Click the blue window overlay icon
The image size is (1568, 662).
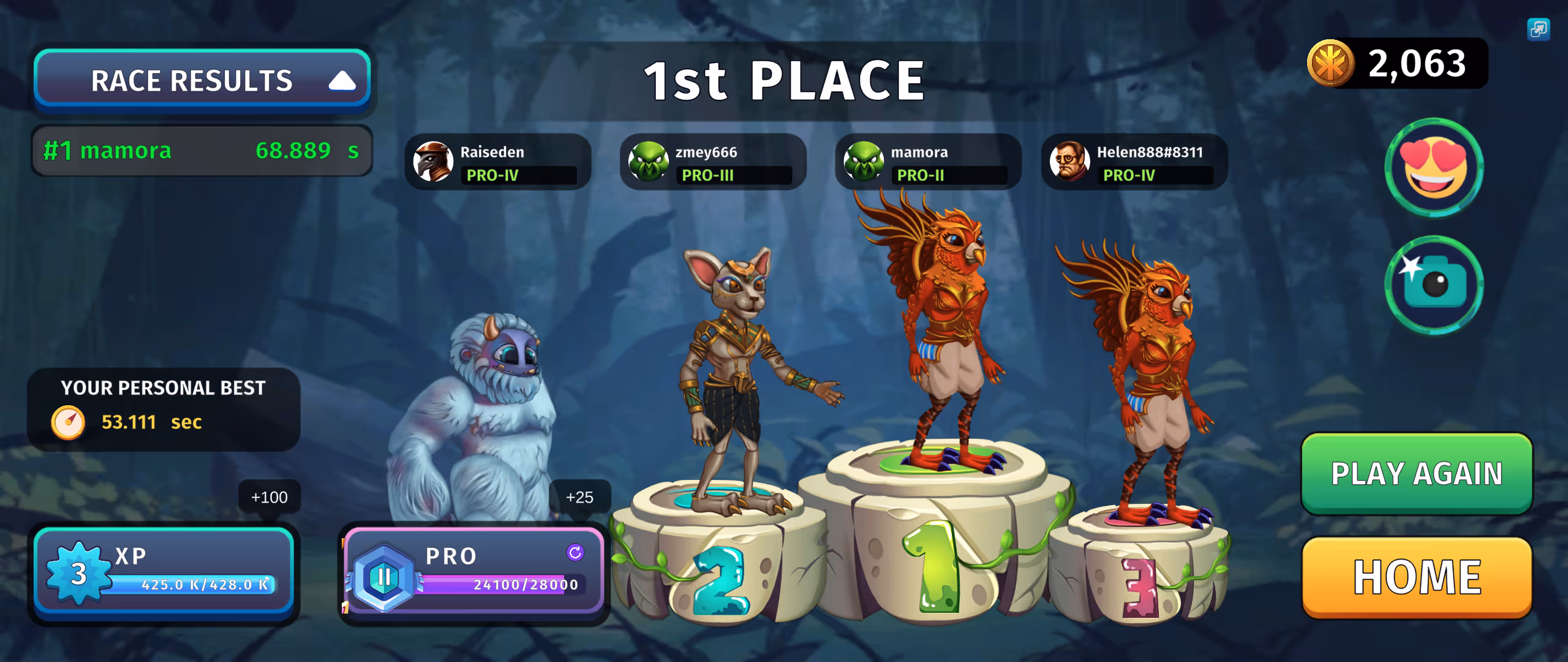coord(1538,29)
